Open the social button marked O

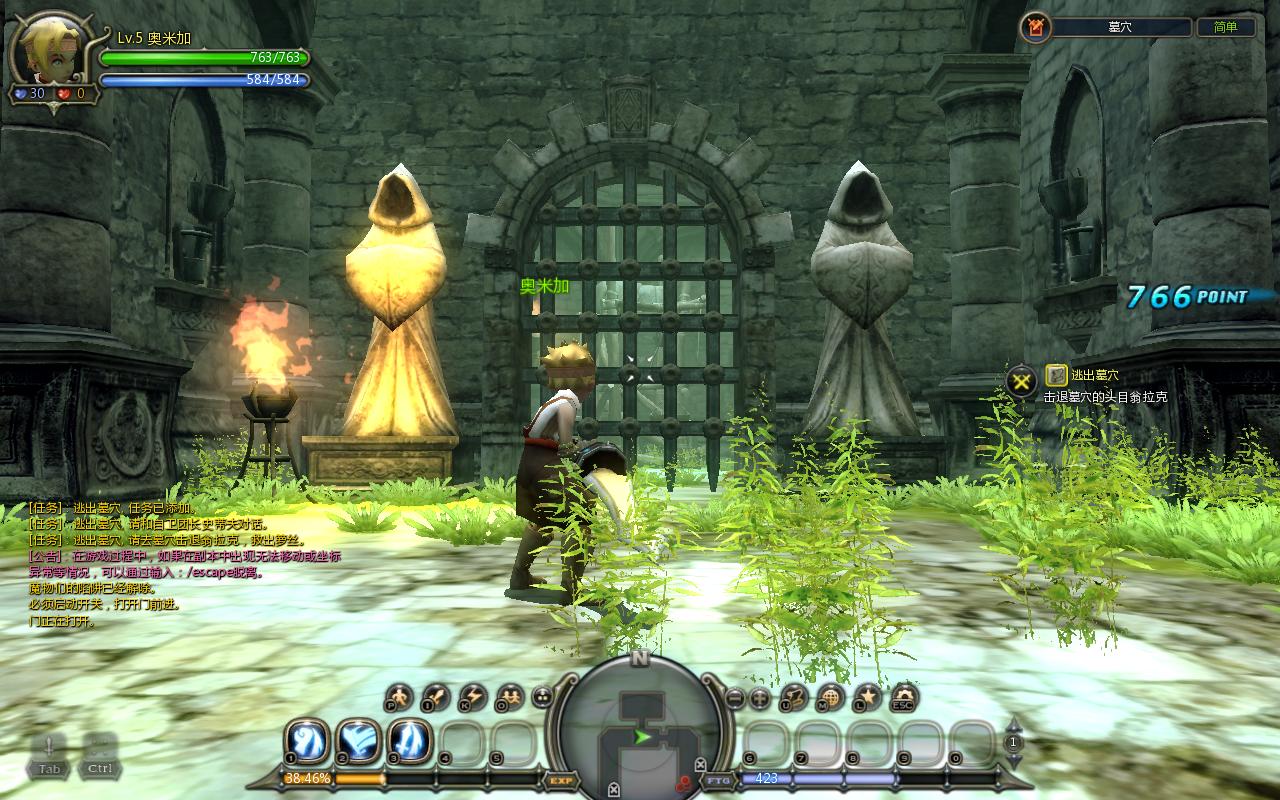point(509,696)
